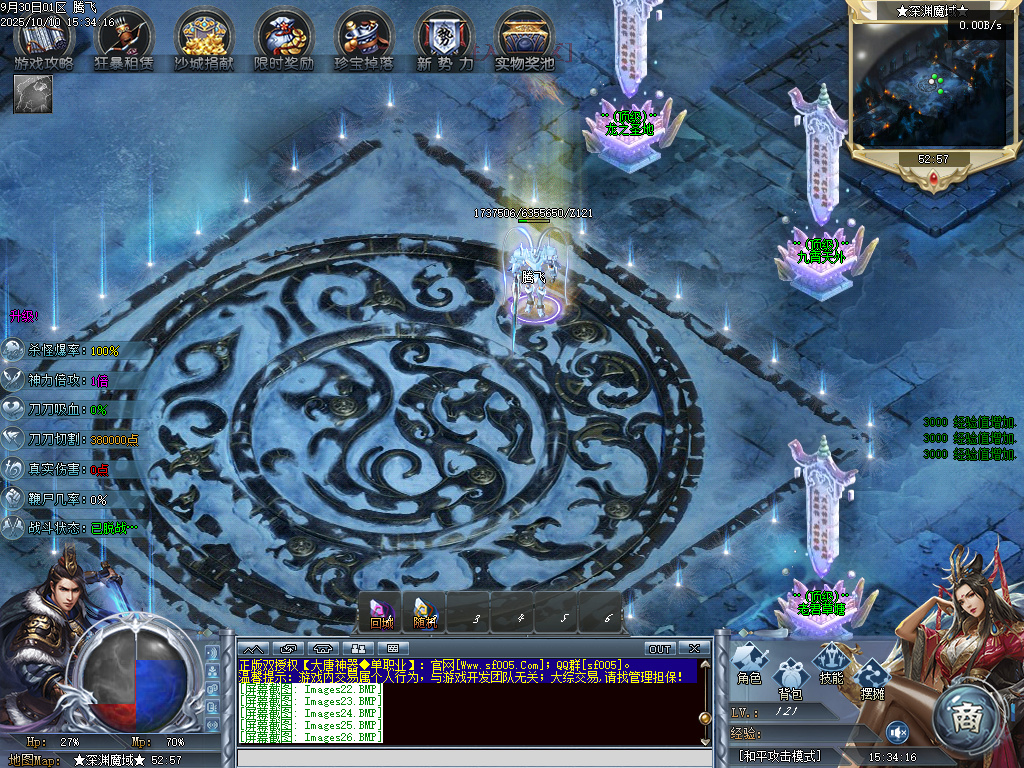Use the 回城 town return scroll slot
This screenshot has height=768, width=1024.
(381, 612)
